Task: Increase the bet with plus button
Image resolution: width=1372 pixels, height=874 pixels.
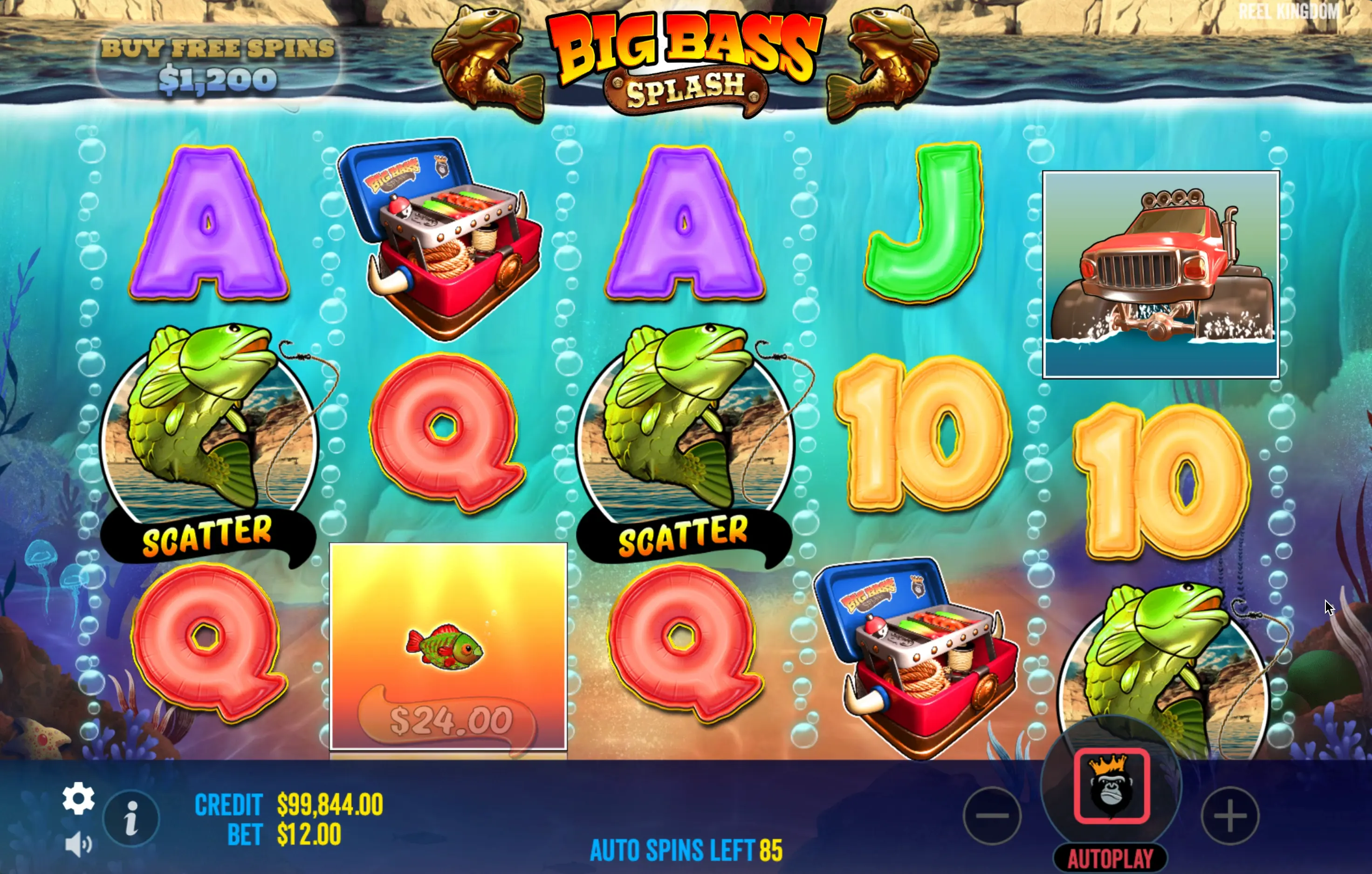Action: coord(1230,815)
